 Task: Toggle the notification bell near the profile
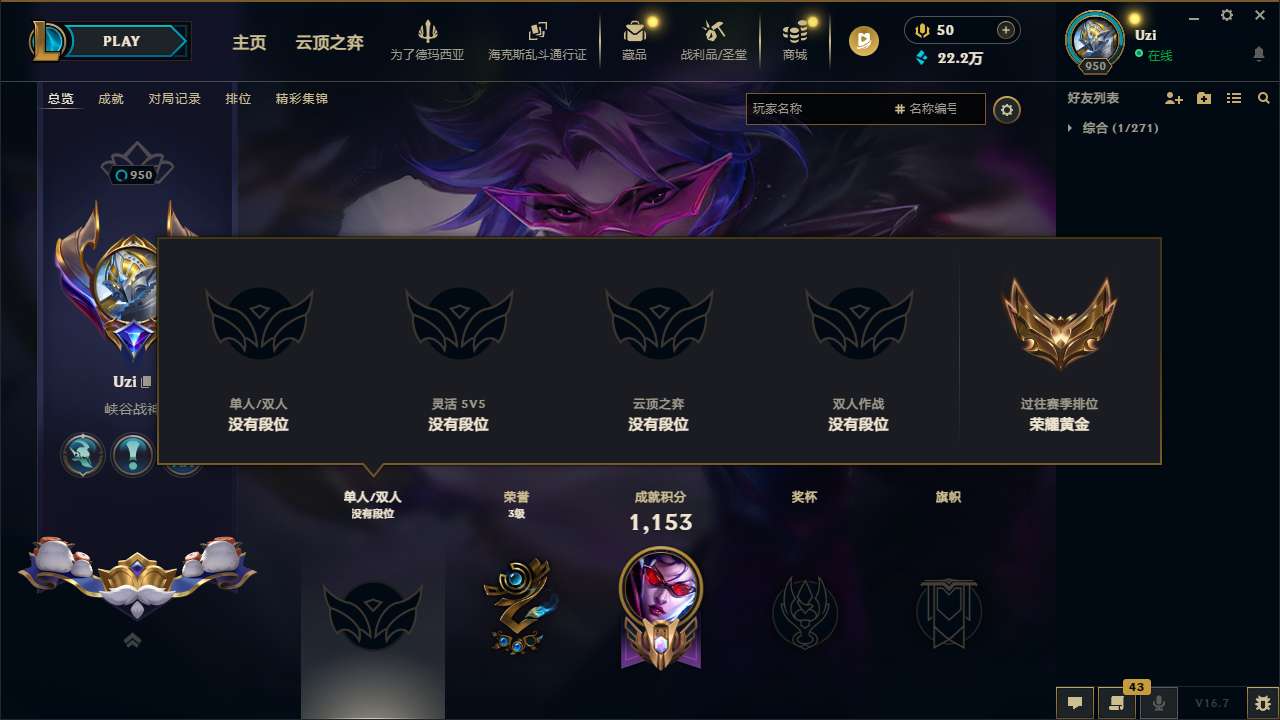(1258, 51)
